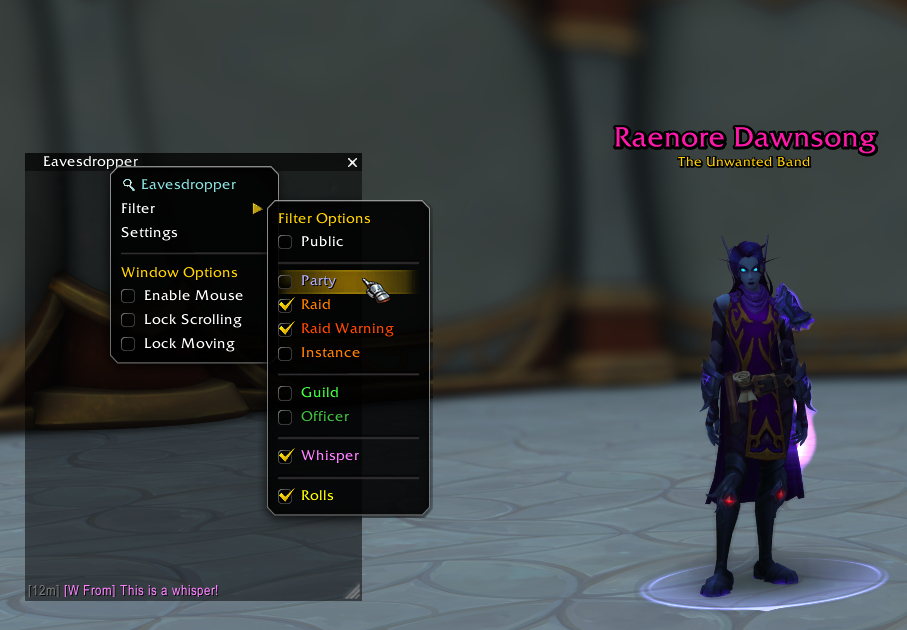The image size is (907, 630).
Task: Toggle the Enable Mouse checkbox
Action: pyautogui.click(x=128, y=296)
